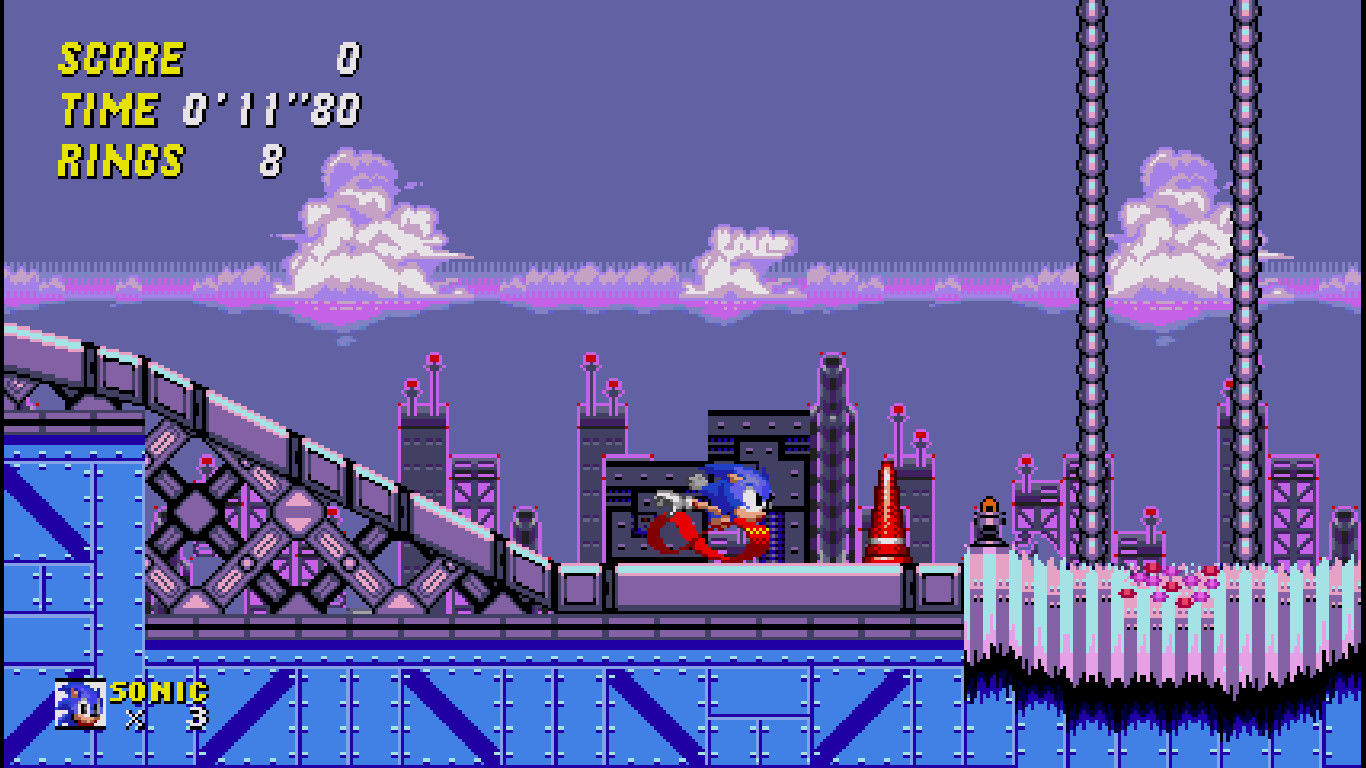This screenshot has width=1366, height=768.
Task: Expand the SCORE HUD label
Action: pos(120,58)
